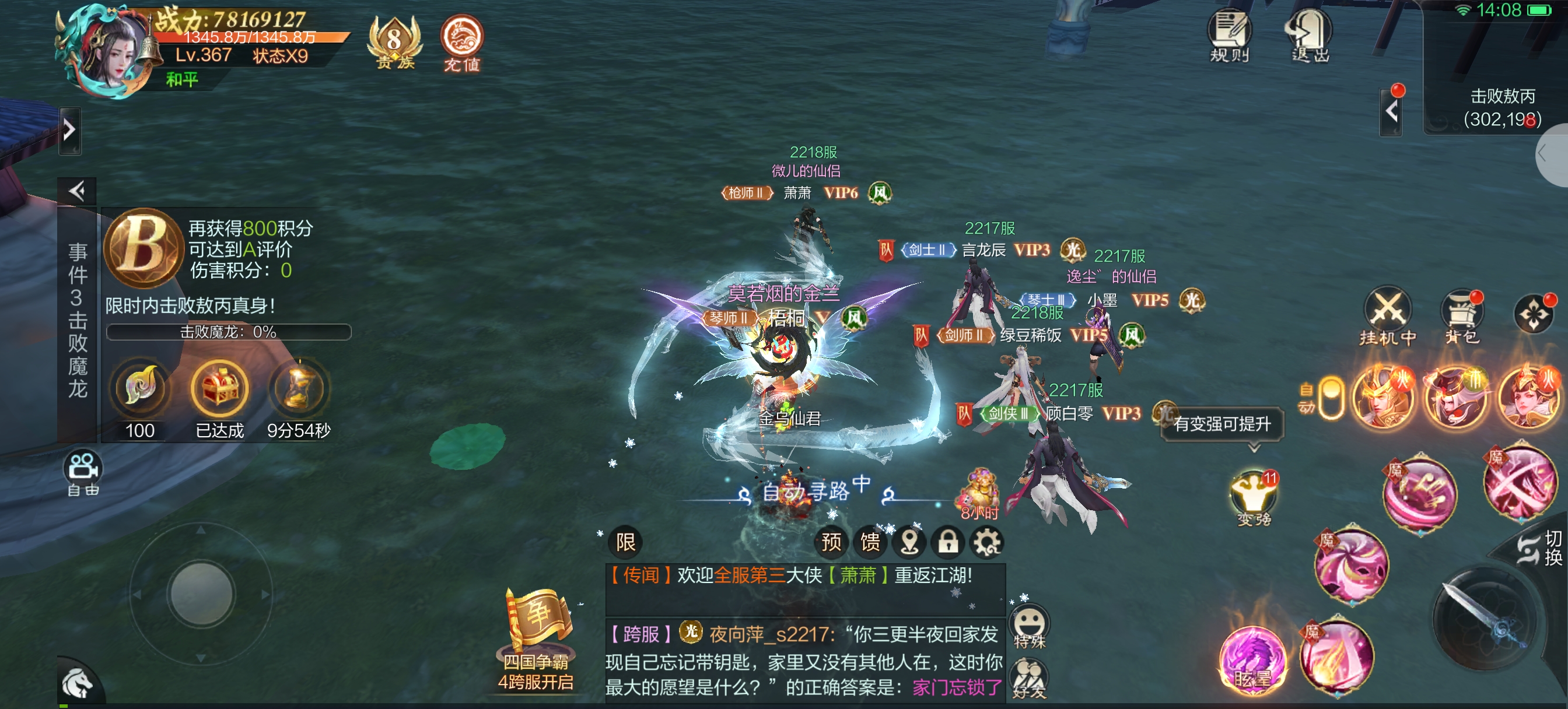
Task: Collapse the quest tracker panel arrow
Action: [78, 192]
